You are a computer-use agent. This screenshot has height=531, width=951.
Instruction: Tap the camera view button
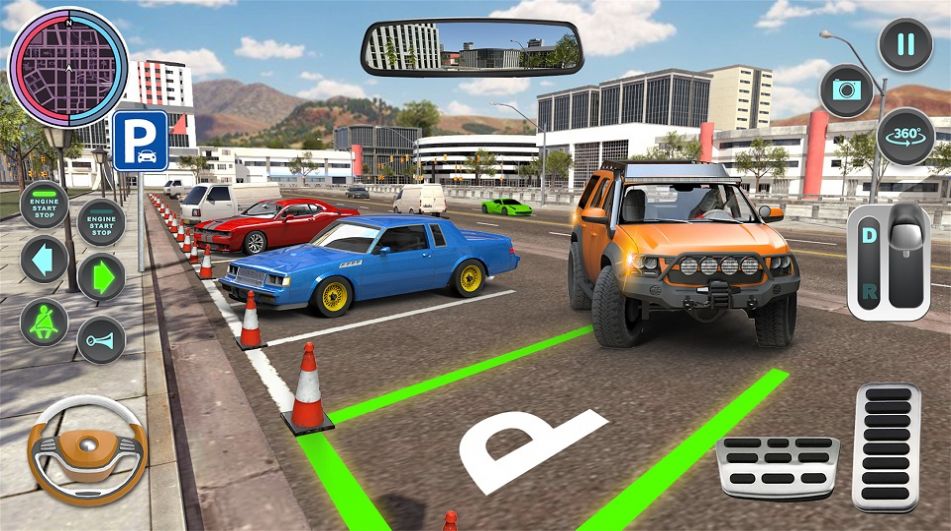tap(846, 90)
